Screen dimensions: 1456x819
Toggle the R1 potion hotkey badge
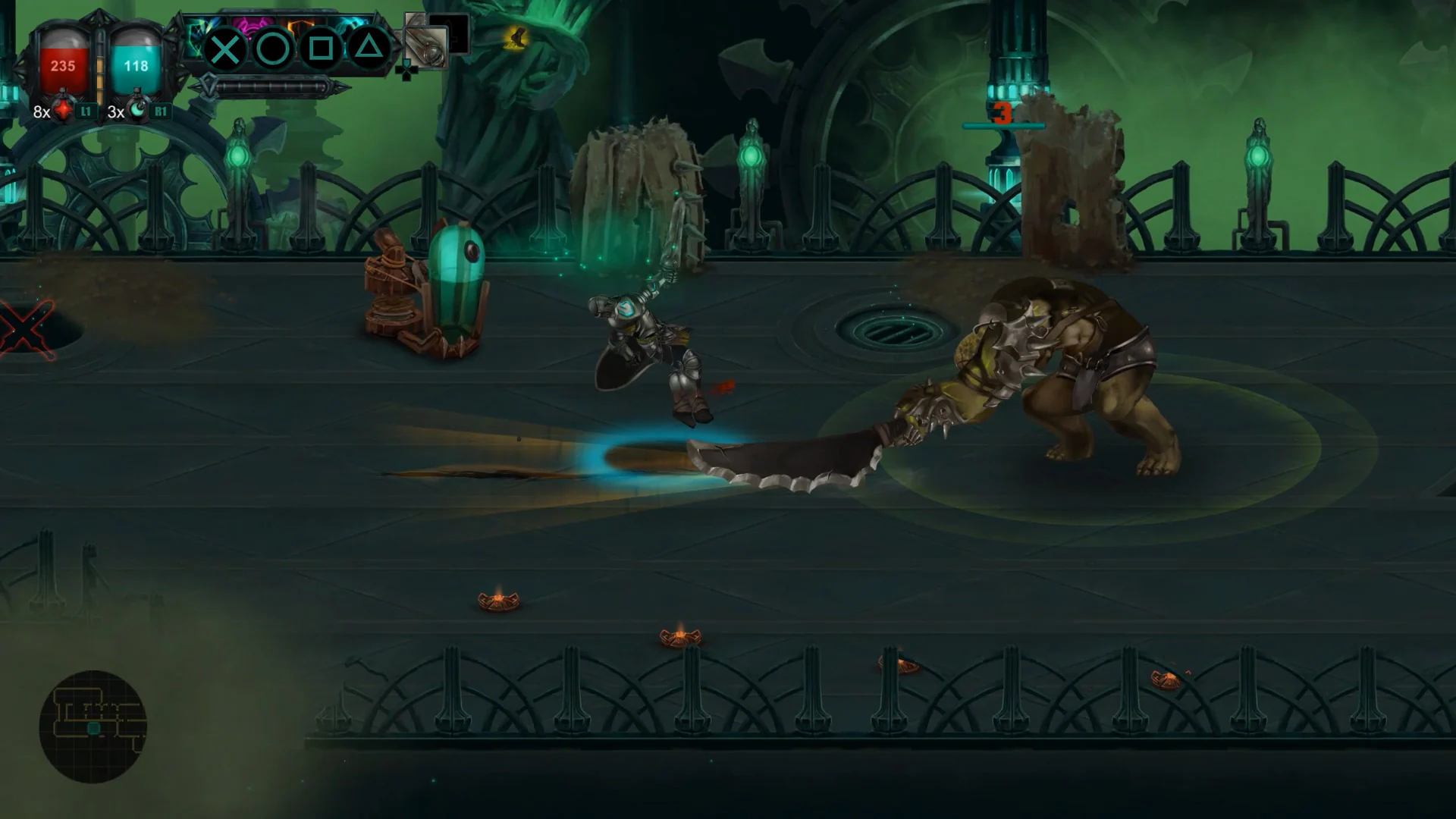pyautogui.click(x=159, y=111)
